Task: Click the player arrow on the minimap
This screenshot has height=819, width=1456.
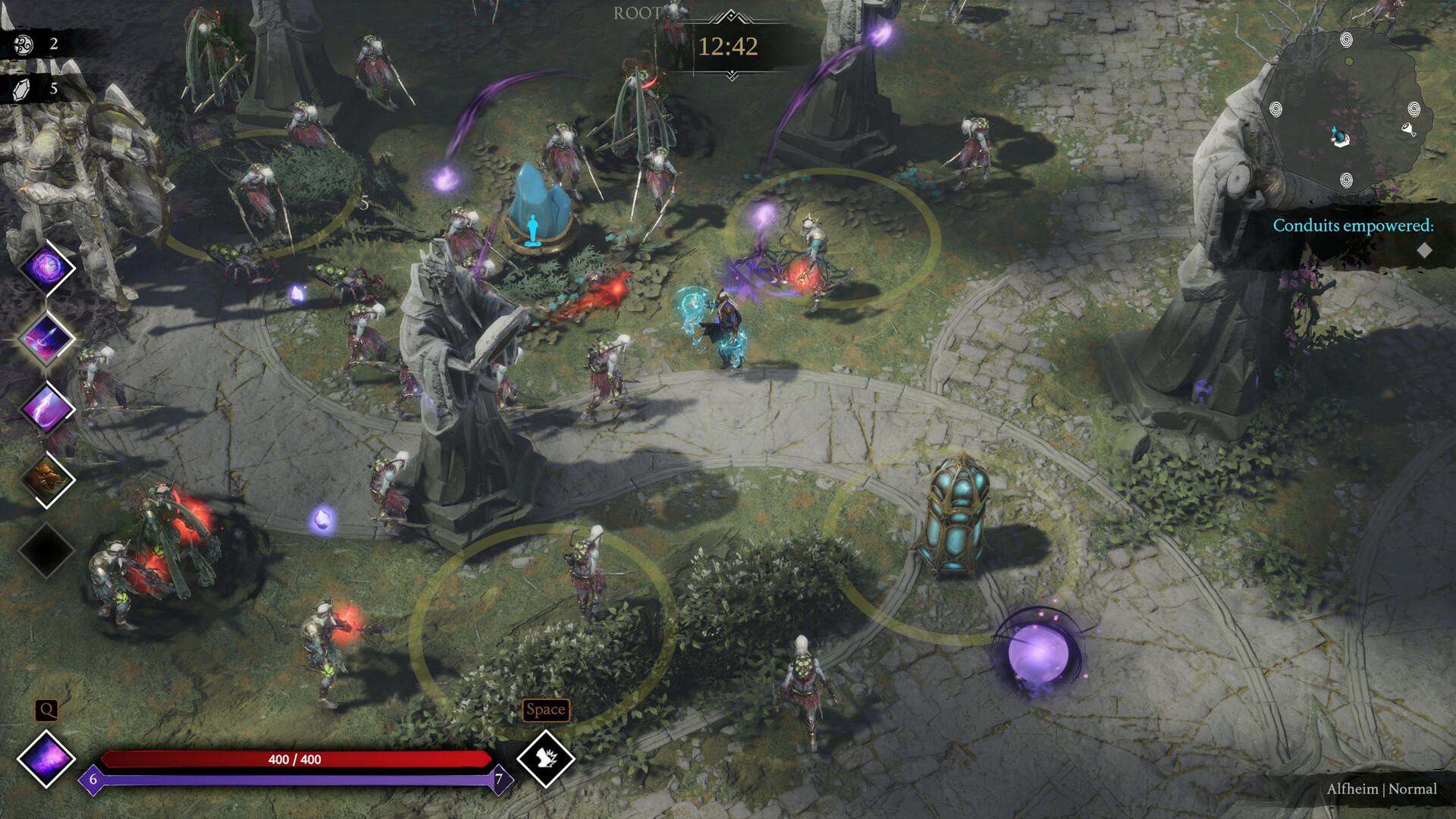Action: [x=1337, y=135]
